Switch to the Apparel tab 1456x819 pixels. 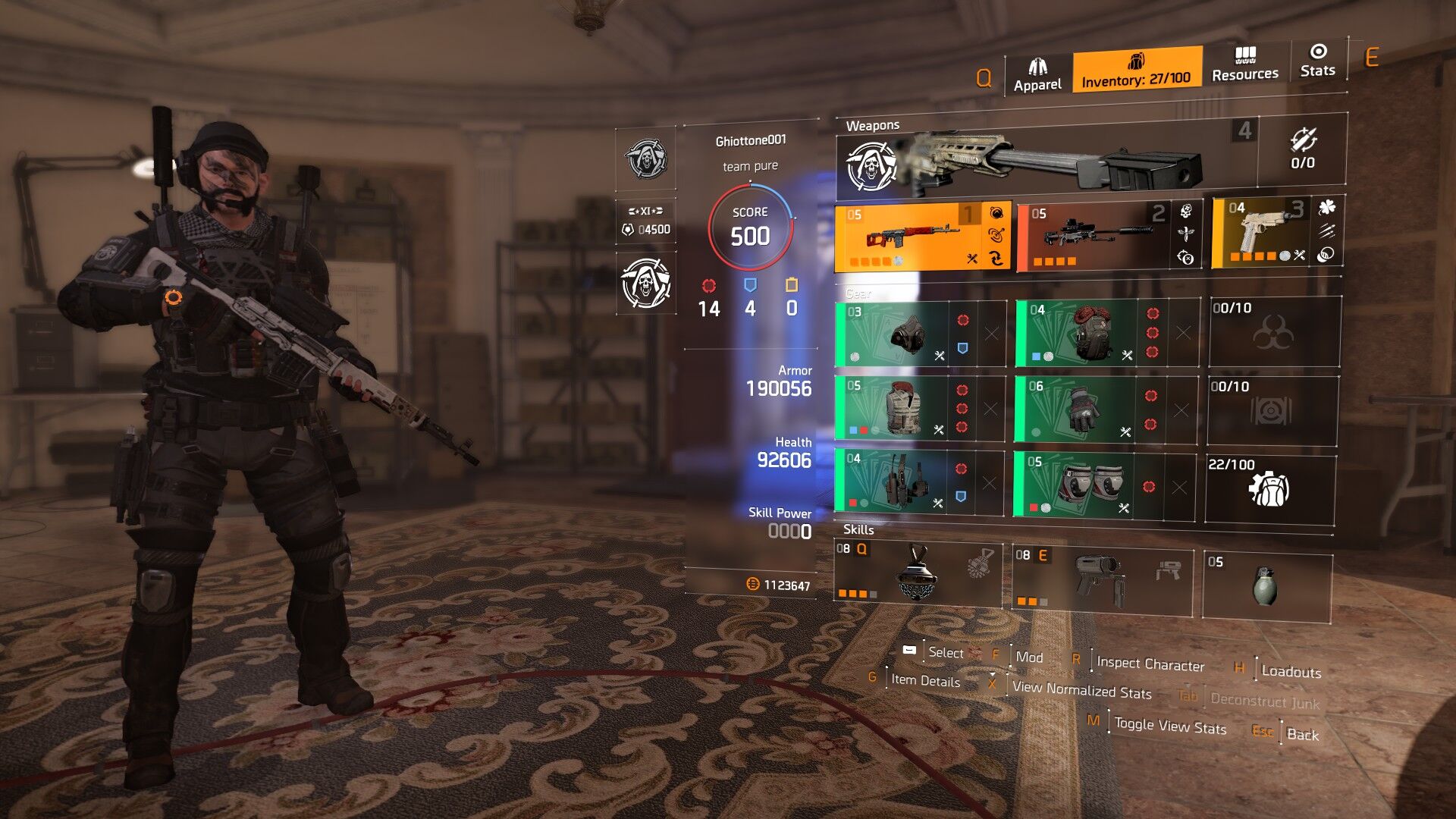click(x=1037, y=74)
